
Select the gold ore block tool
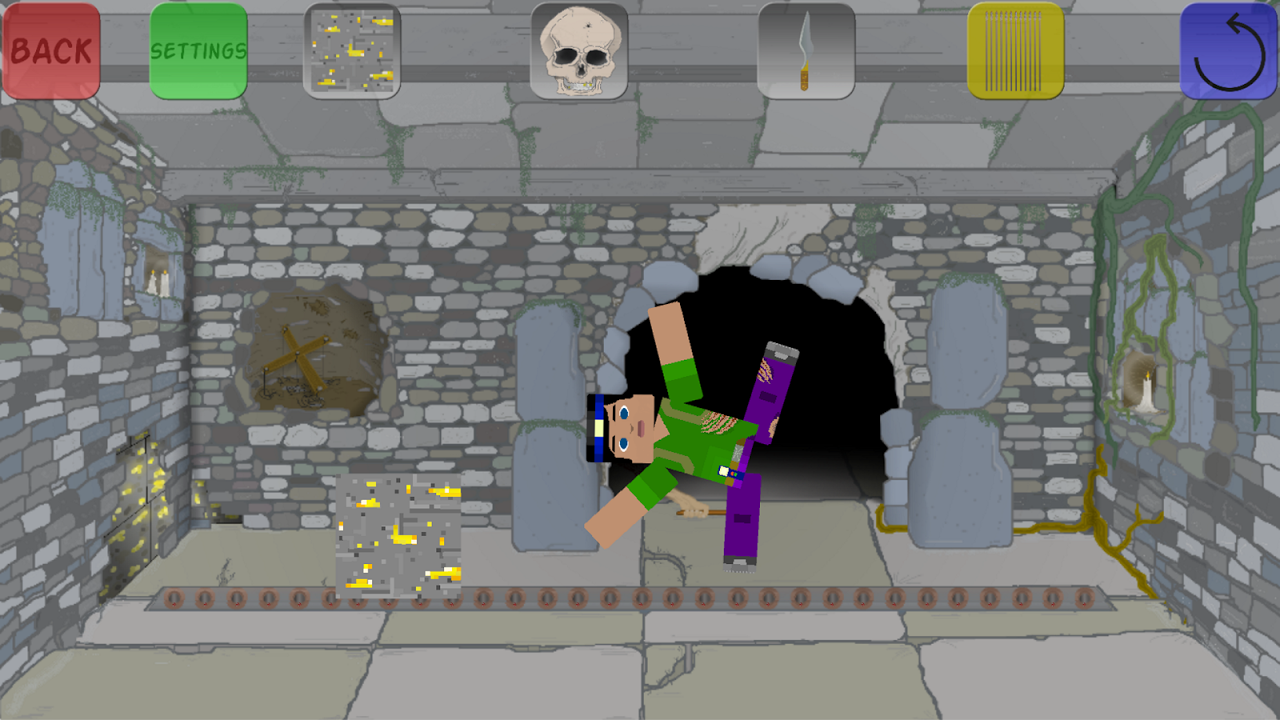[352, 50]
